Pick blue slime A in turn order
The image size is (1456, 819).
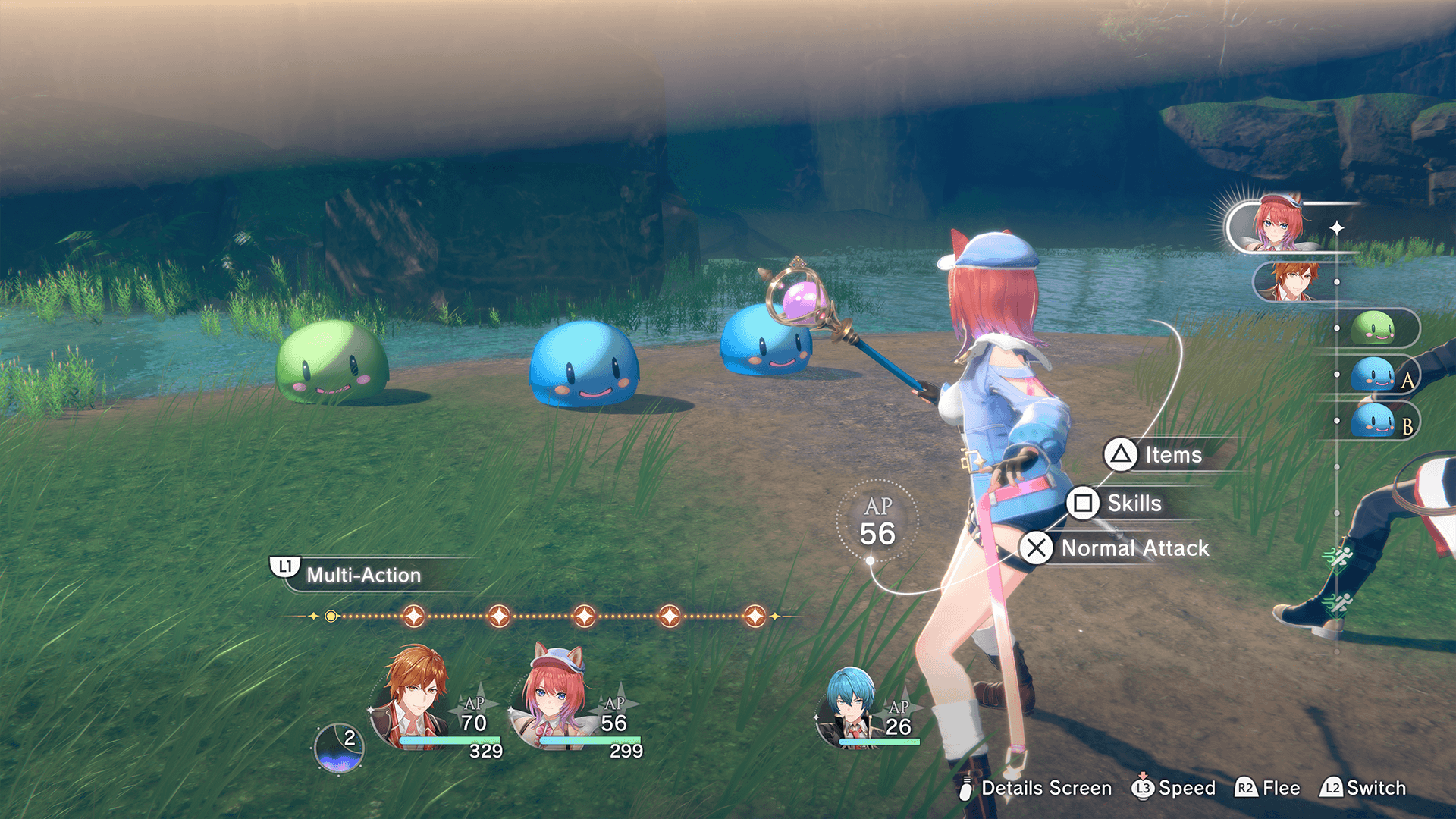coord(1373,375)
